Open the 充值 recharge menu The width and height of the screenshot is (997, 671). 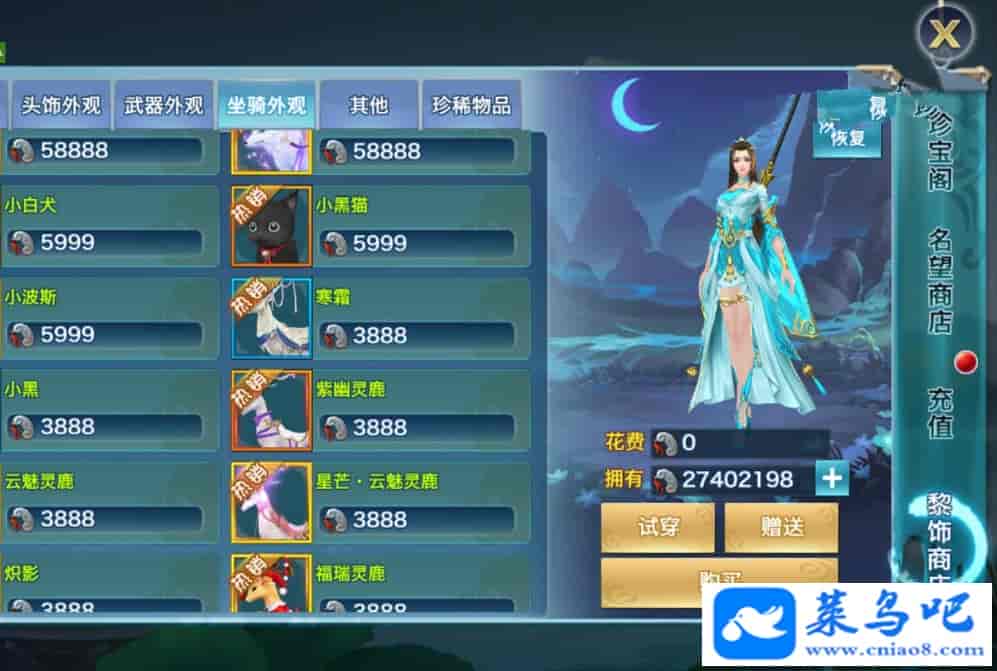939,412
